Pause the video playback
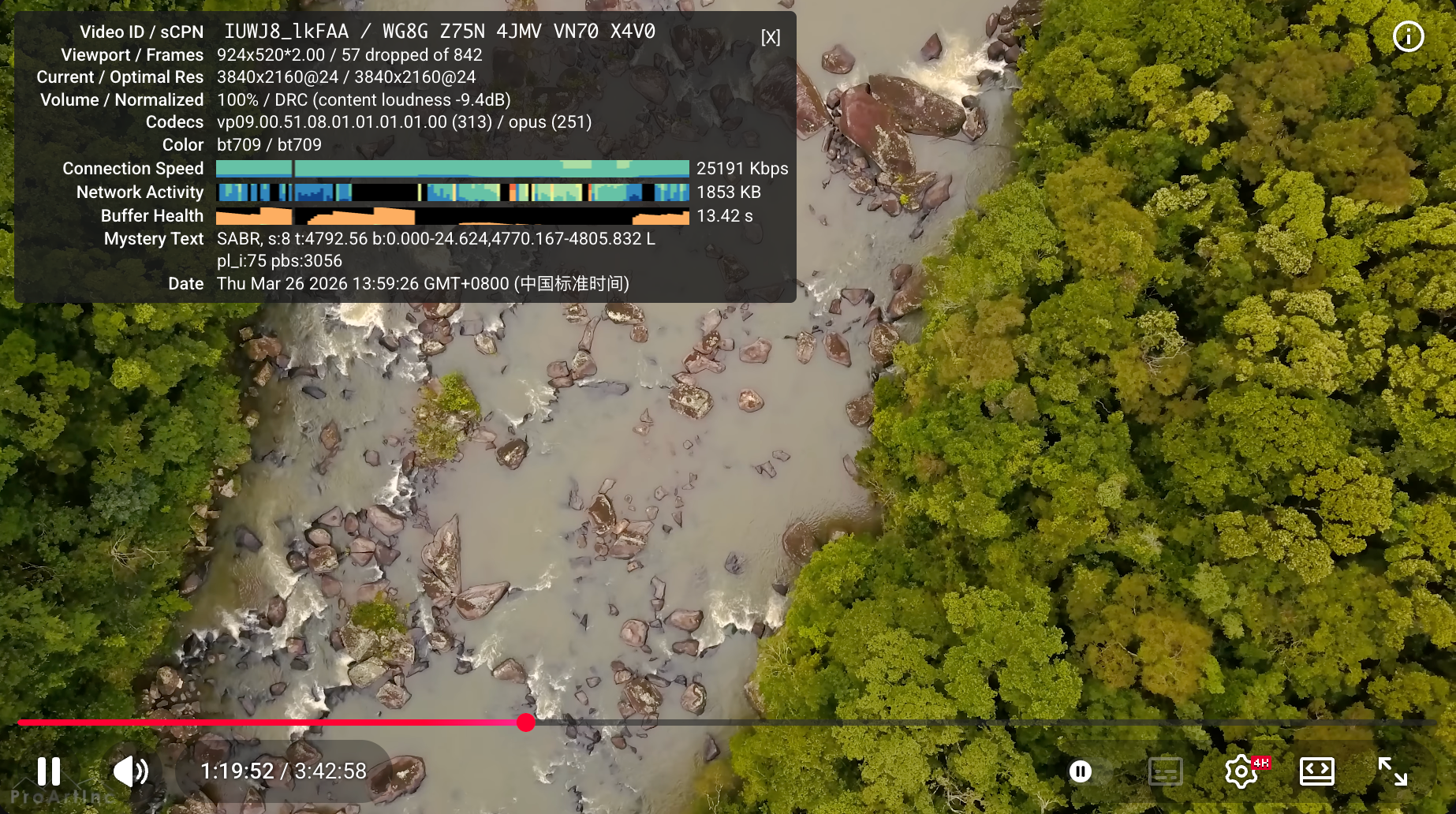 click(49, 771)
